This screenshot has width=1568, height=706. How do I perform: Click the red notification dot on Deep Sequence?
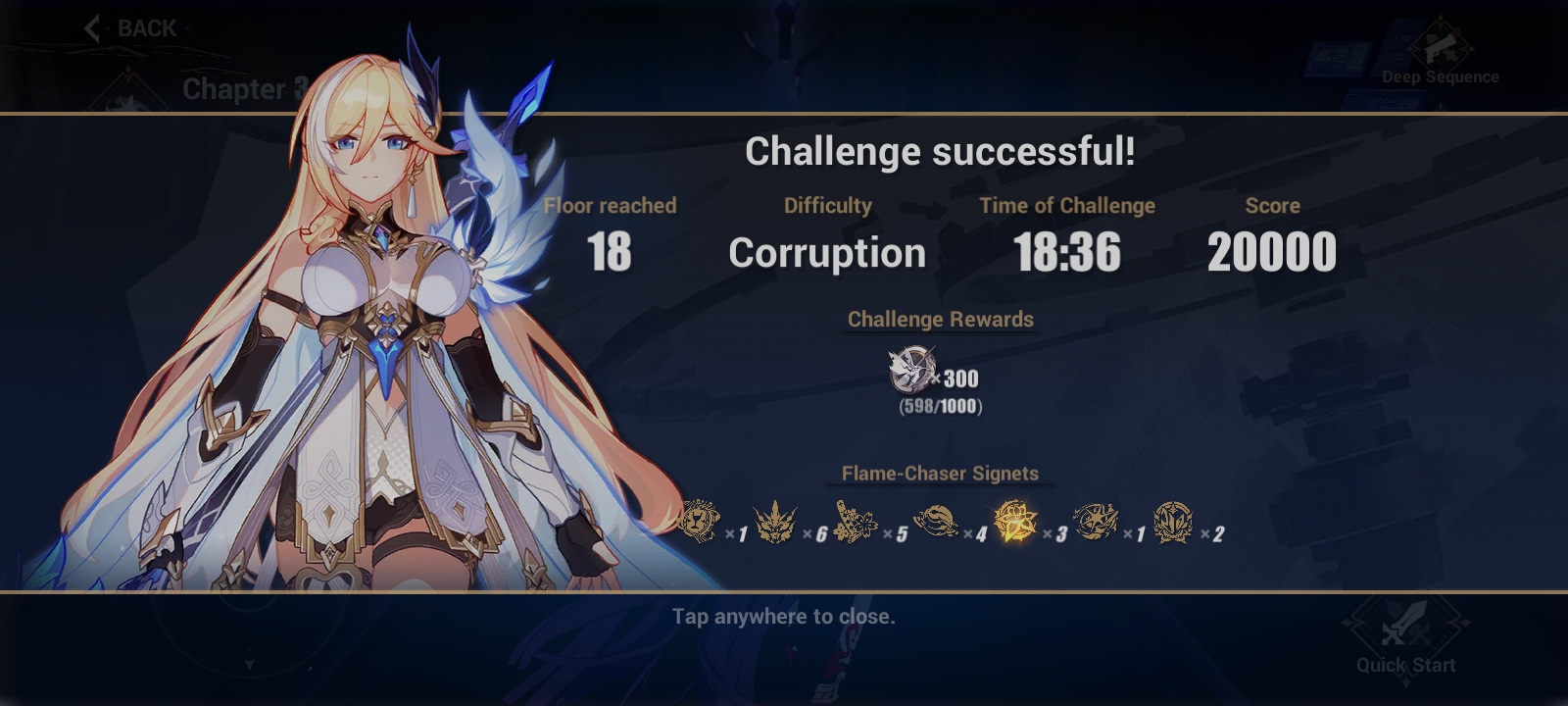(1456, 31)
